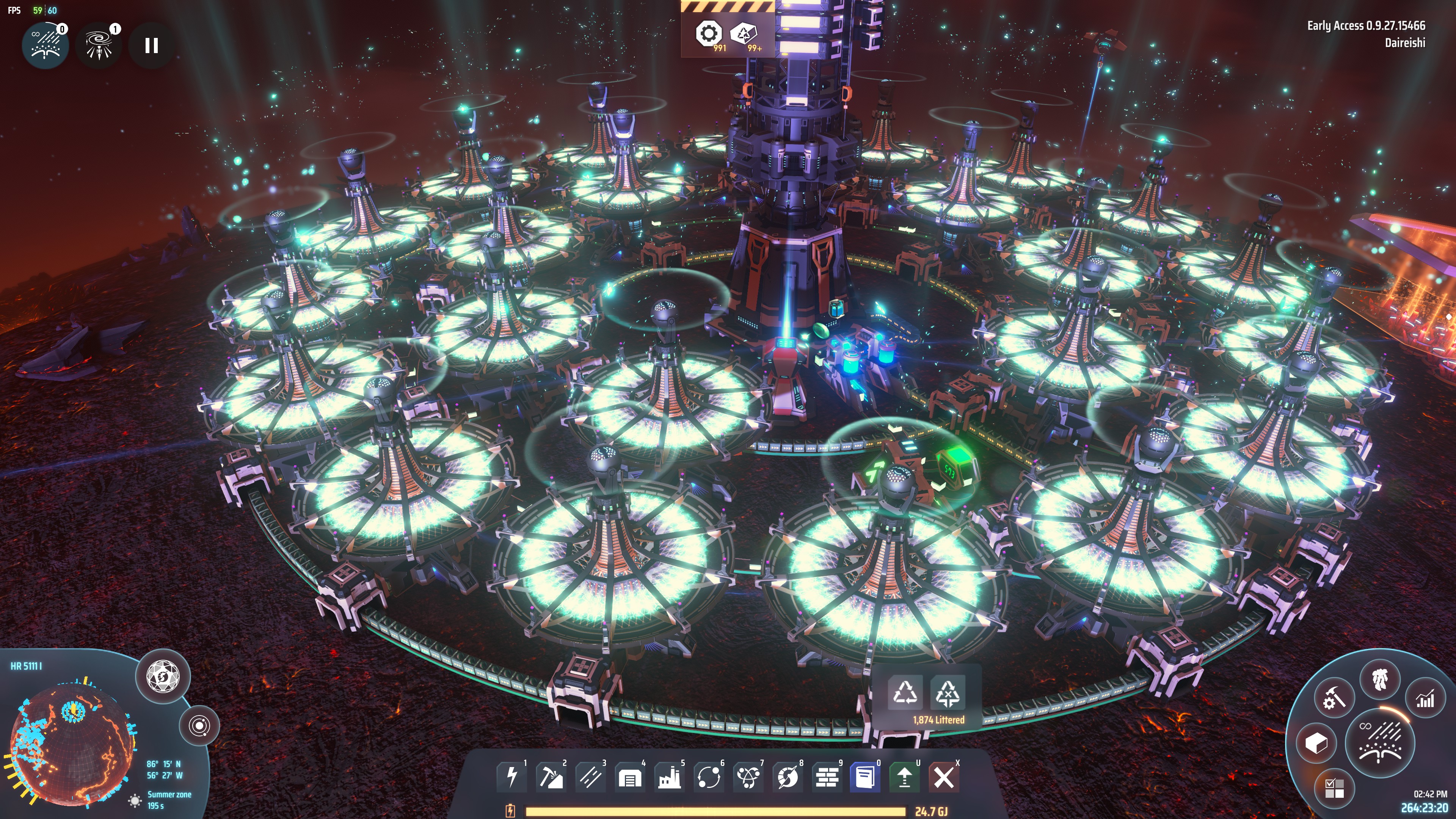1456x819 pixels.
Task: Open the lightning bolt power category
Action: 511,777
